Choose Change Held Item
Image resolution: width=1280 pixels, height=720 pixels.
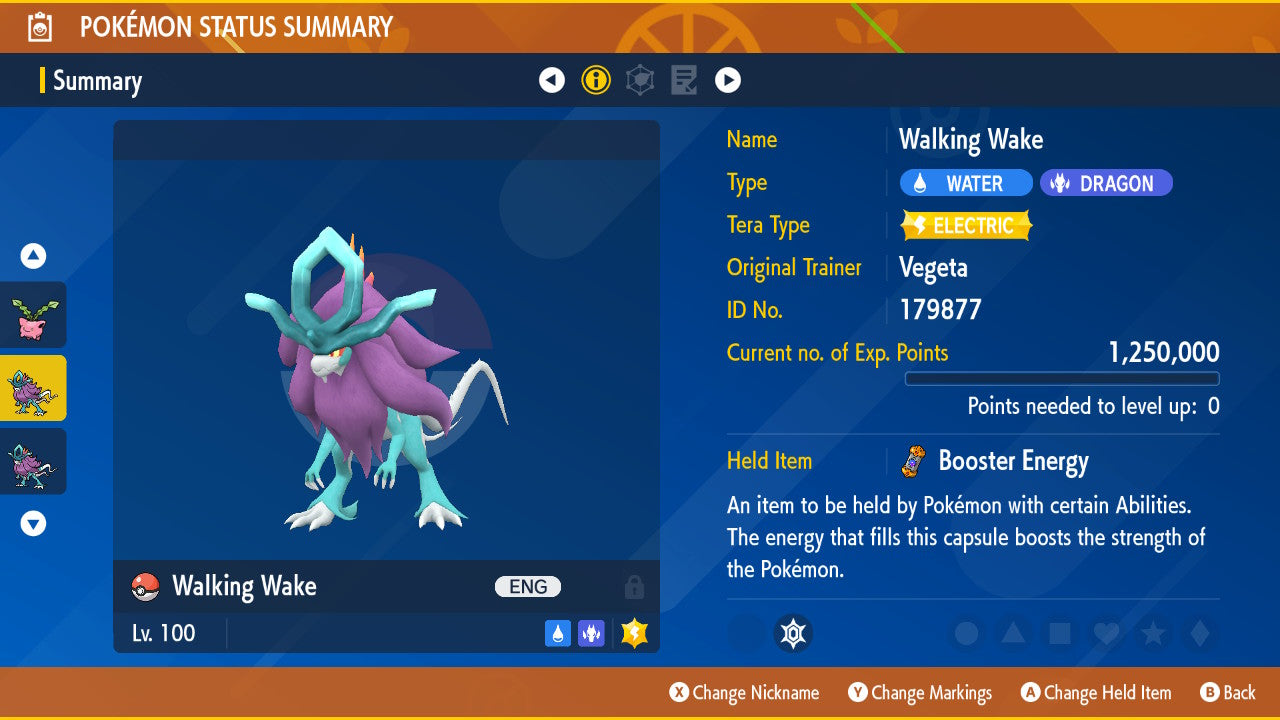(x=1095, y=693)
